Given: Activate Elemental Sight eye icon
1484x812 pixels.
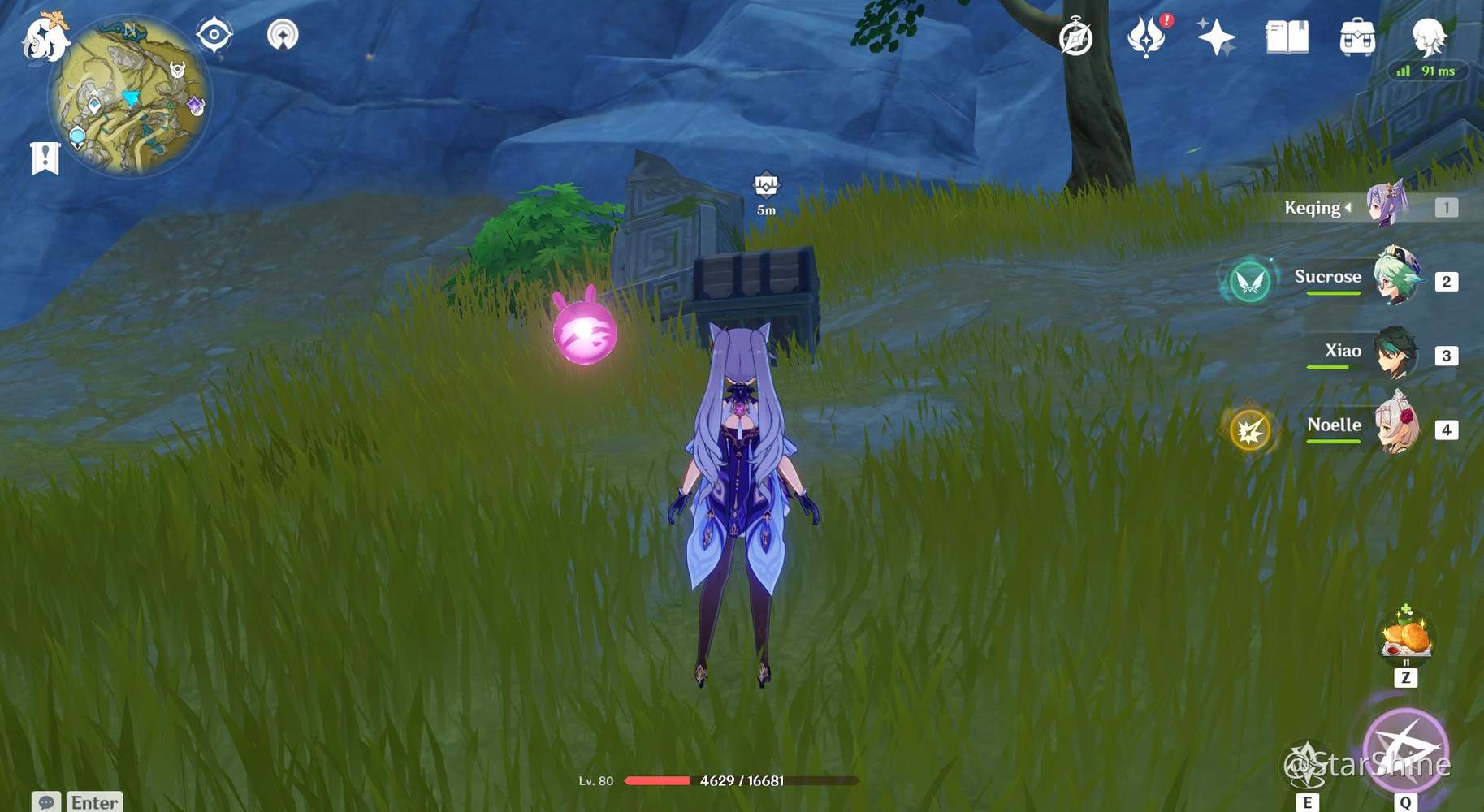Looking at the screenshot, I should [213, 32].
